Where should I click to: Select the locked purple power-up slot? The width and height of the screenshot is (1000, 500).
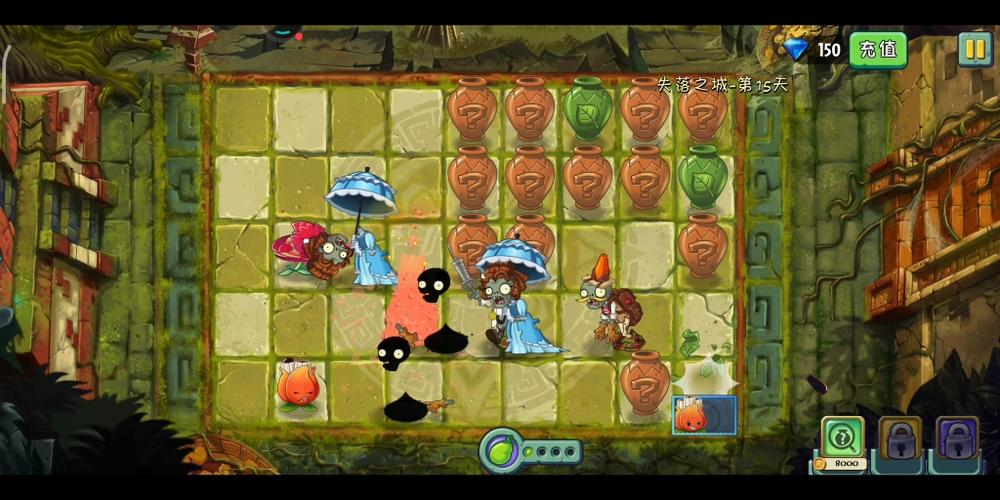click(957, 438)
